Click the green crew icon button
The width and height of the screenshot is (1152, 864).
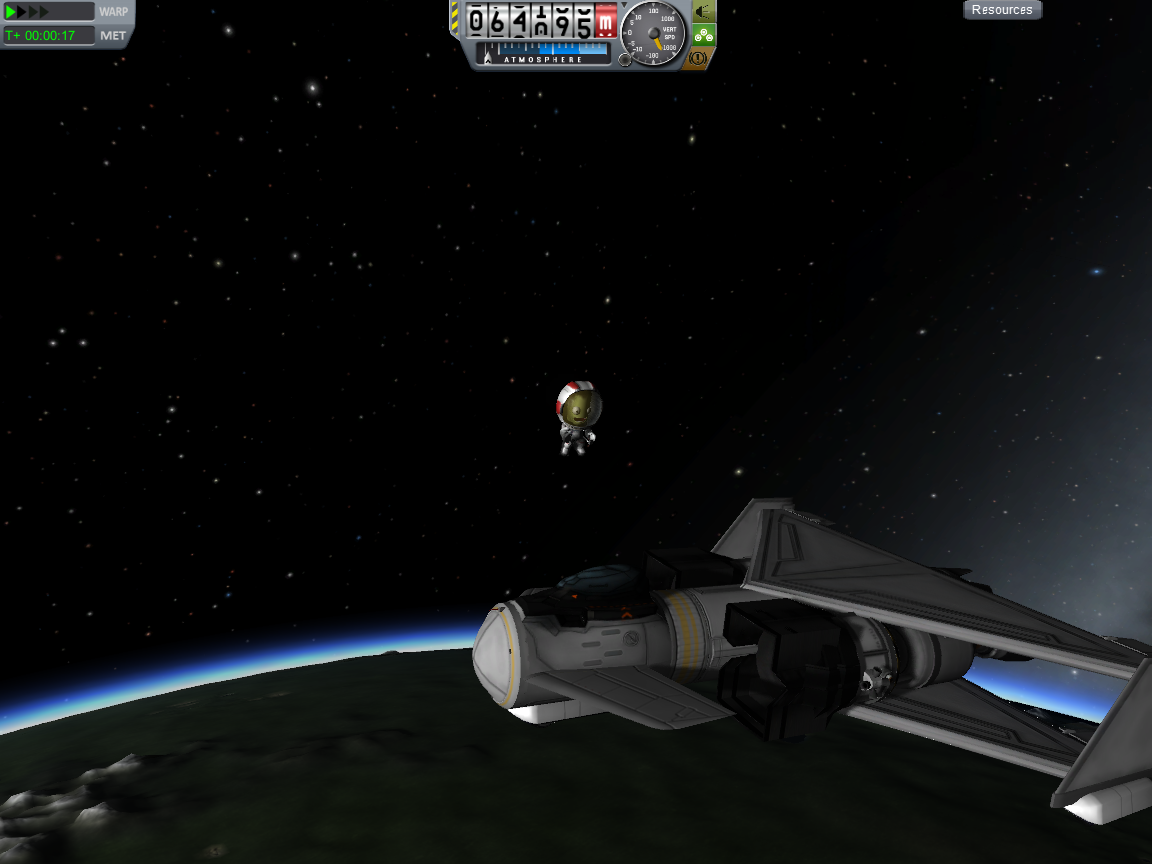[703, 35]
